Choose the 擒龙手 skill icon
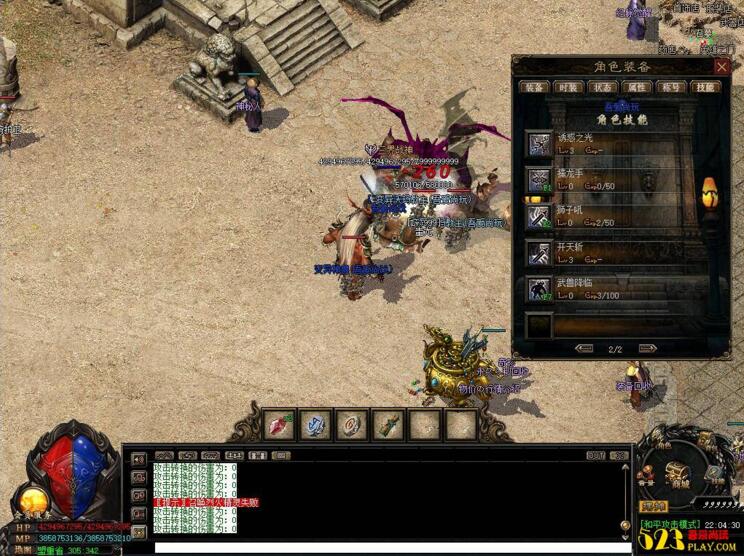Viewport: 744px width, 556px height. [x=540, y=180]
